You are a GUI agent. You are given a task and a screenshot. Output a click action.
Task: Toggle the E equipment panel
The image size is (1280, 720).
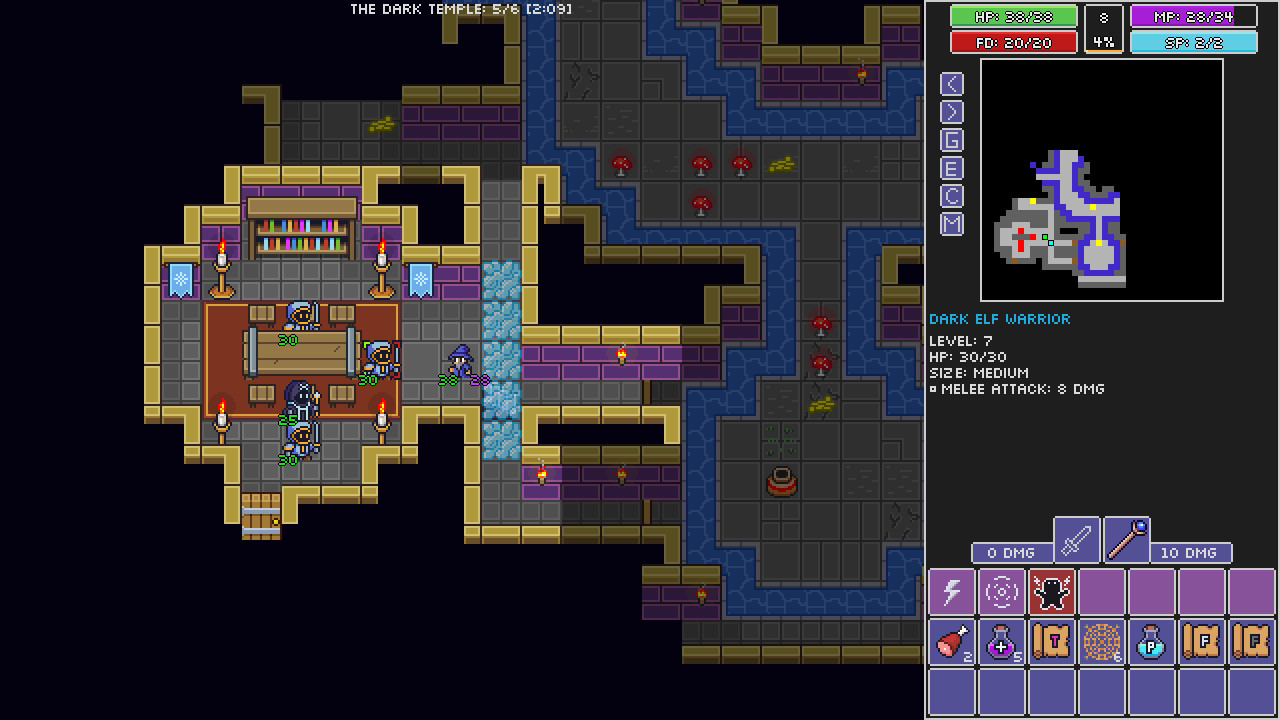point(951,168)
